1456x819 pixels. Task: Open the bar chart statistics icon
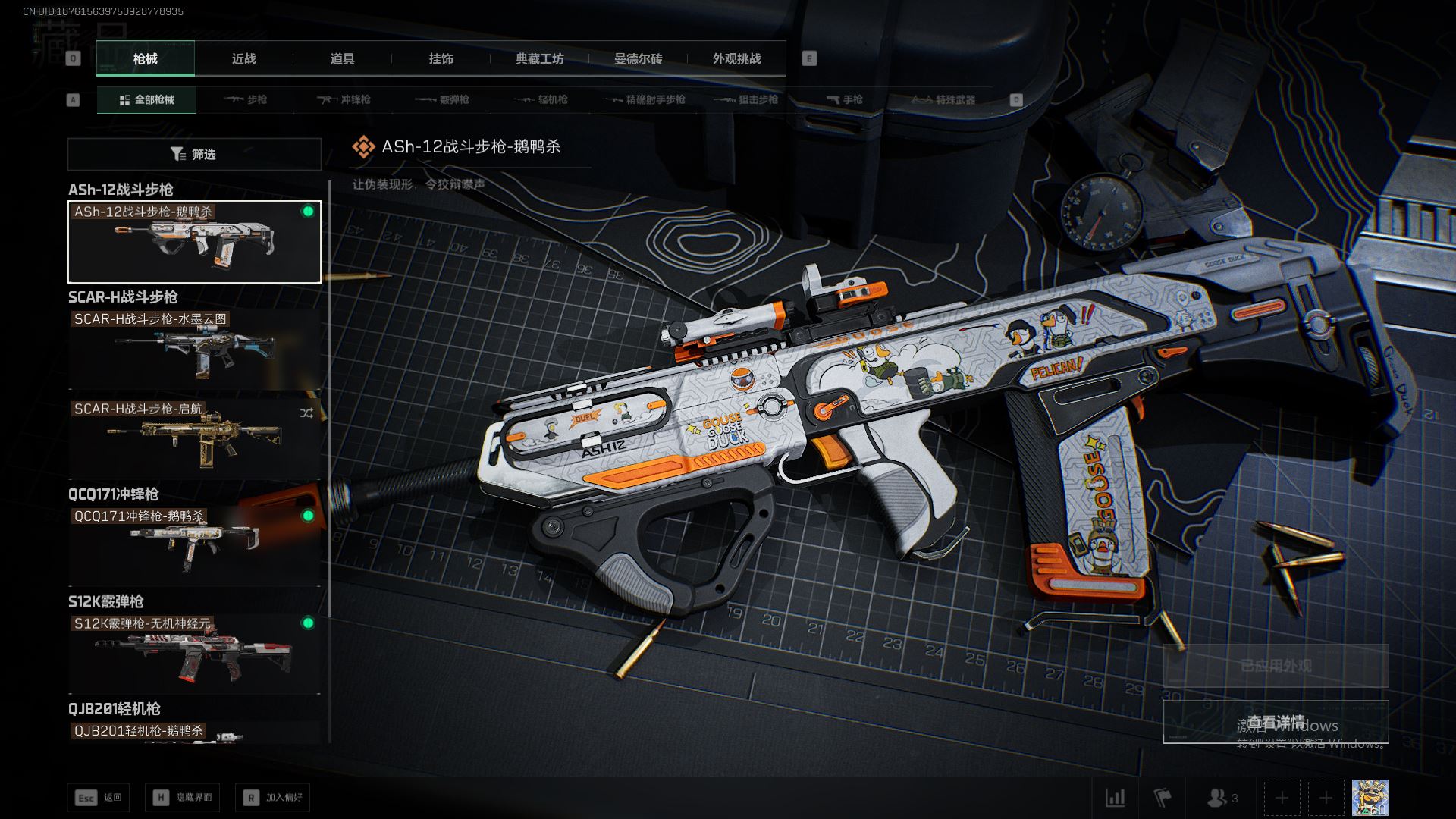[1116, 798]
